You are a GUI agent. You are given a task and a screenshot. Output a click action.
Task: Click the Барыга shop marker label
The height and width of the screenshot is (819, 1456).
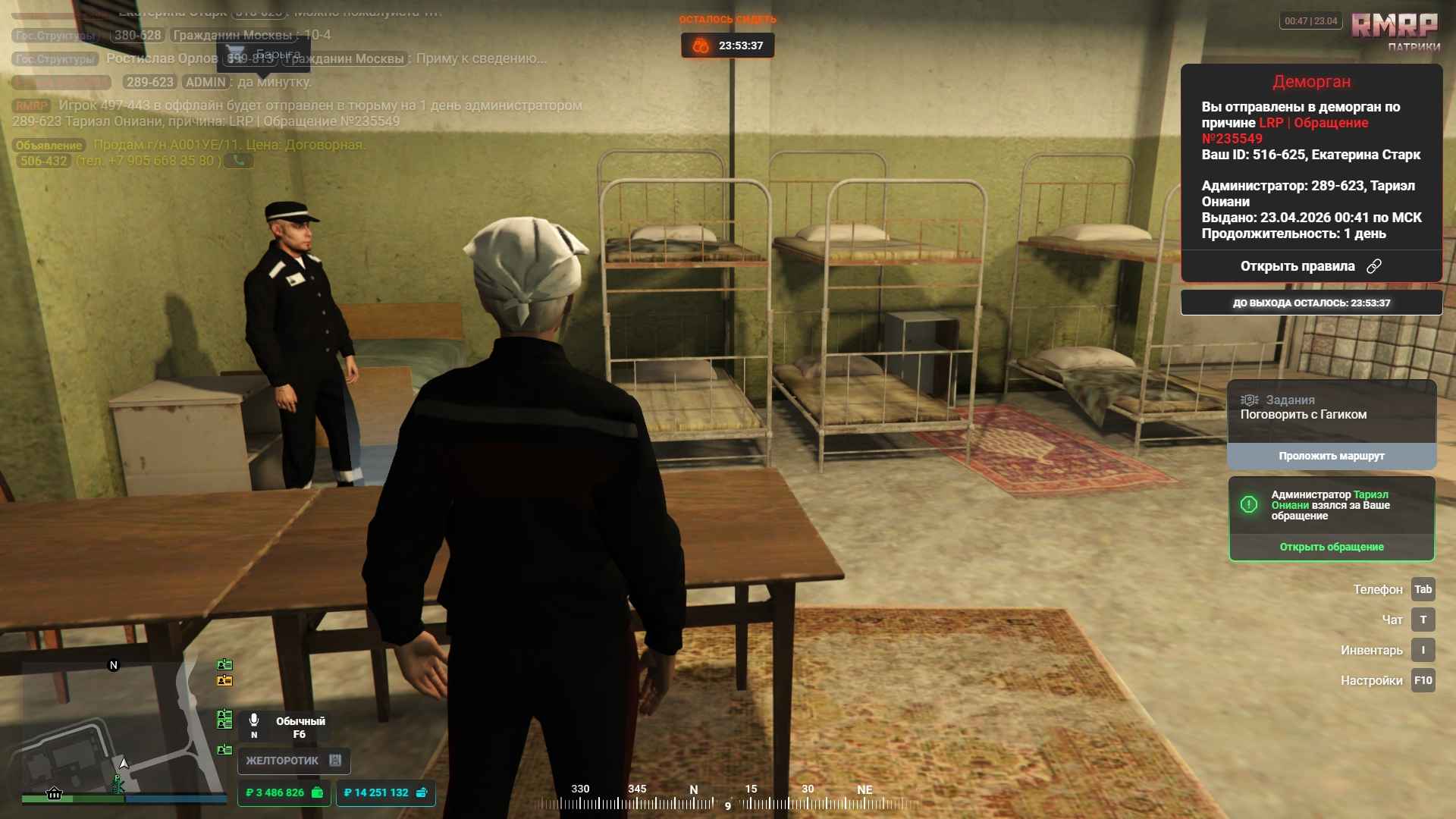277,55
